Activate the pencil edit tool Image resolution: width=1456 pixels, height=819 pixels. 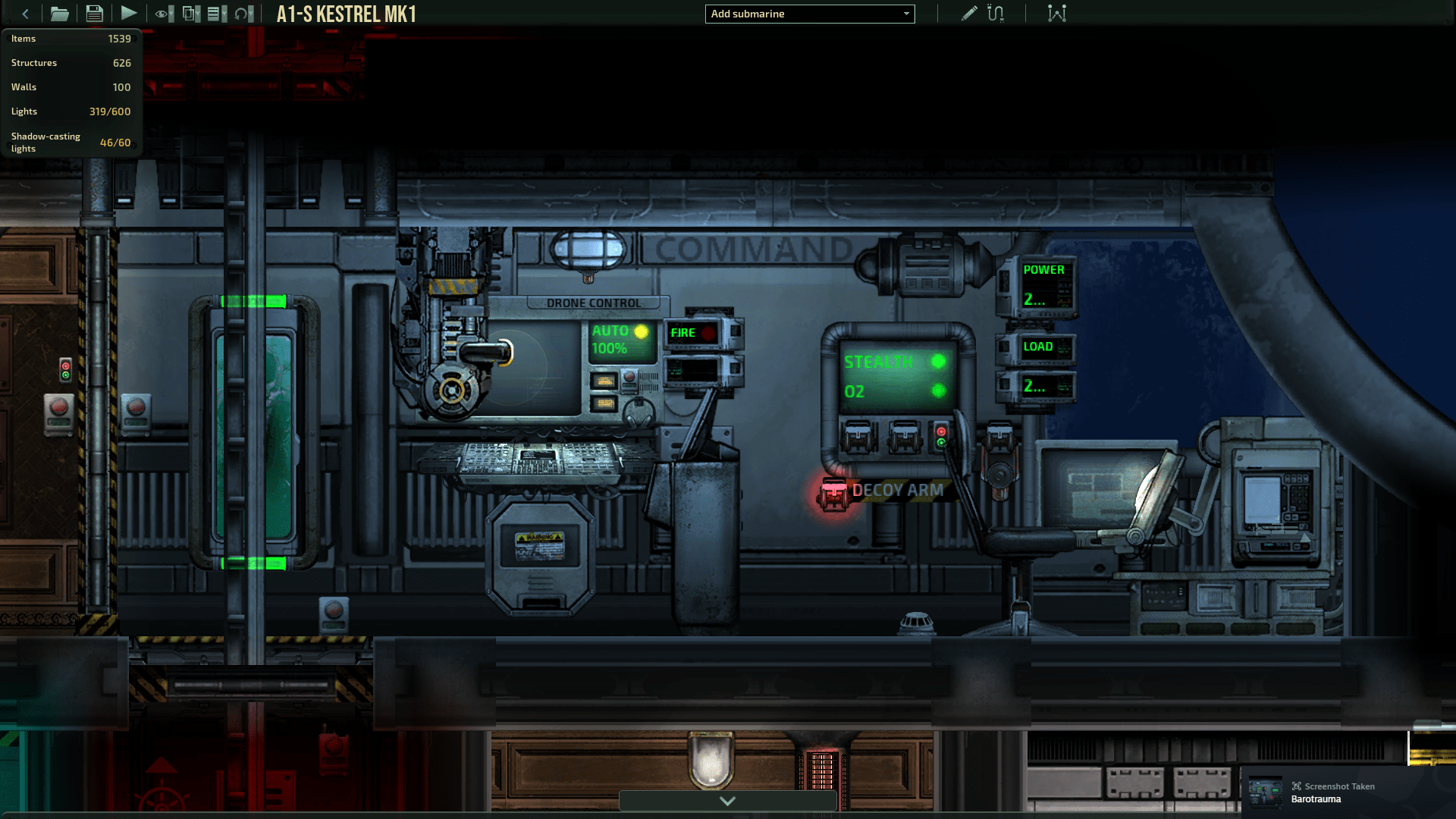coord(968,13)
